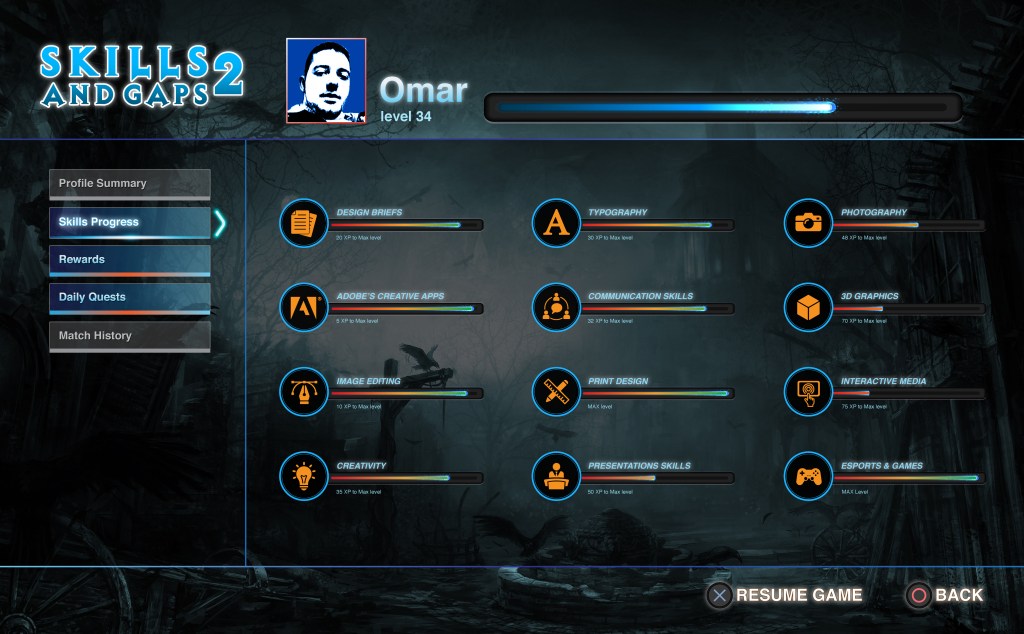Screen dimensions: 1024x634
Task: Select the Adobe's Creative Apps icon
Action: click(x=304, y=307)
